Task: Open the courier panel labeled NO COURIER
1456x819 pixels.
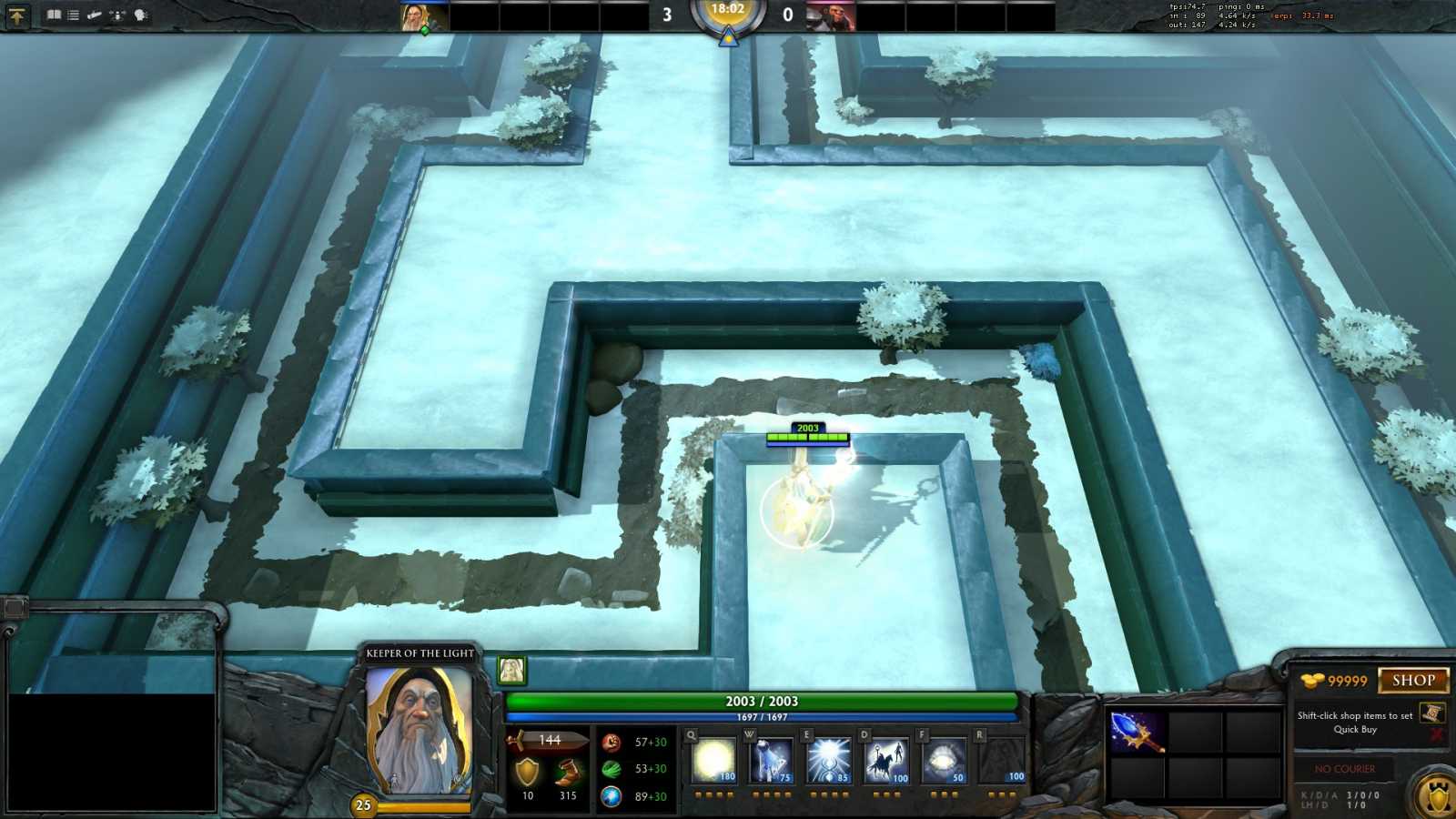Action: pos(1342,769)
